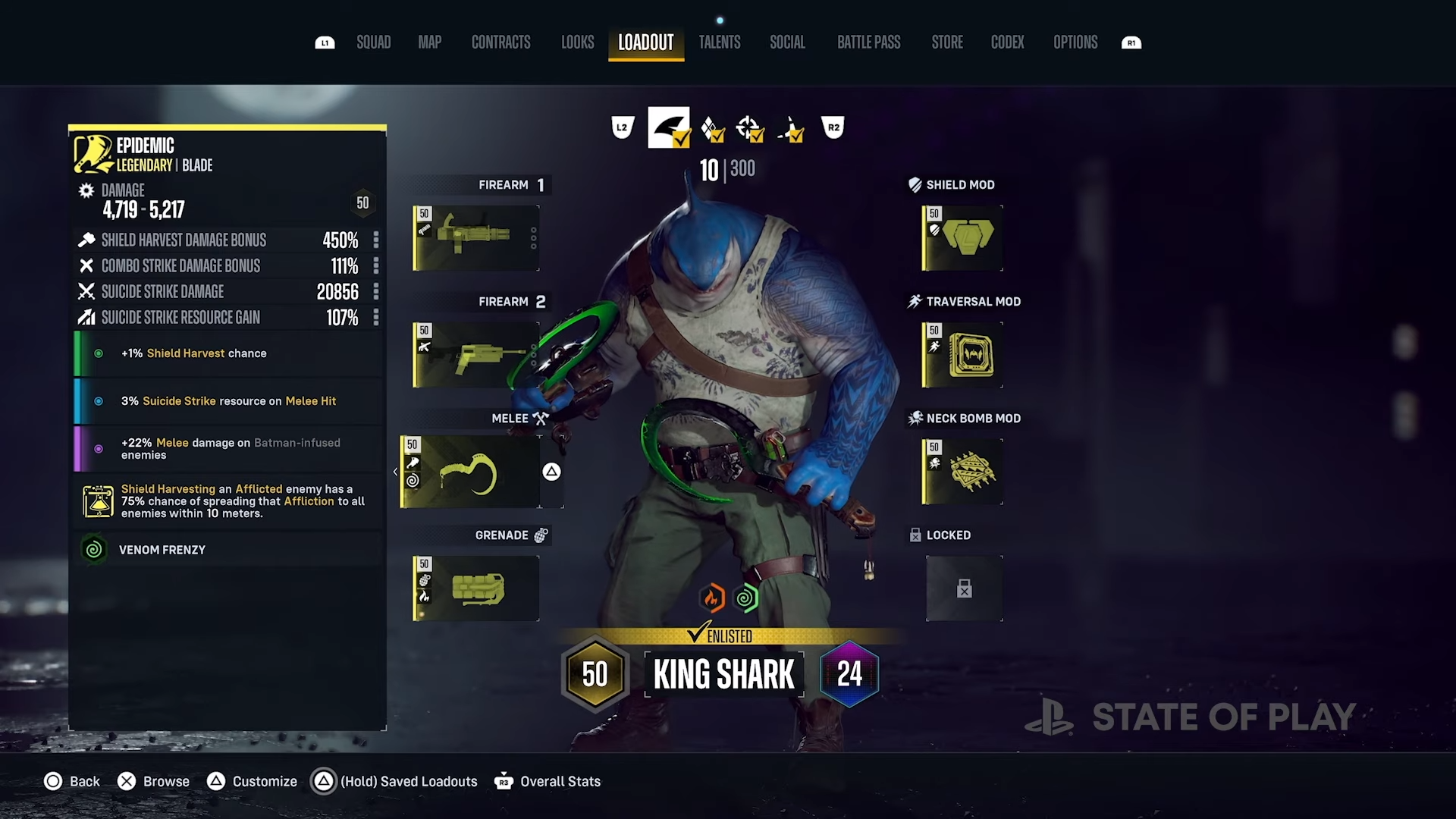Select the locked equipment slot
Image resolution: width=1456 pixels, height=819 pixels.
pos(964,588)
